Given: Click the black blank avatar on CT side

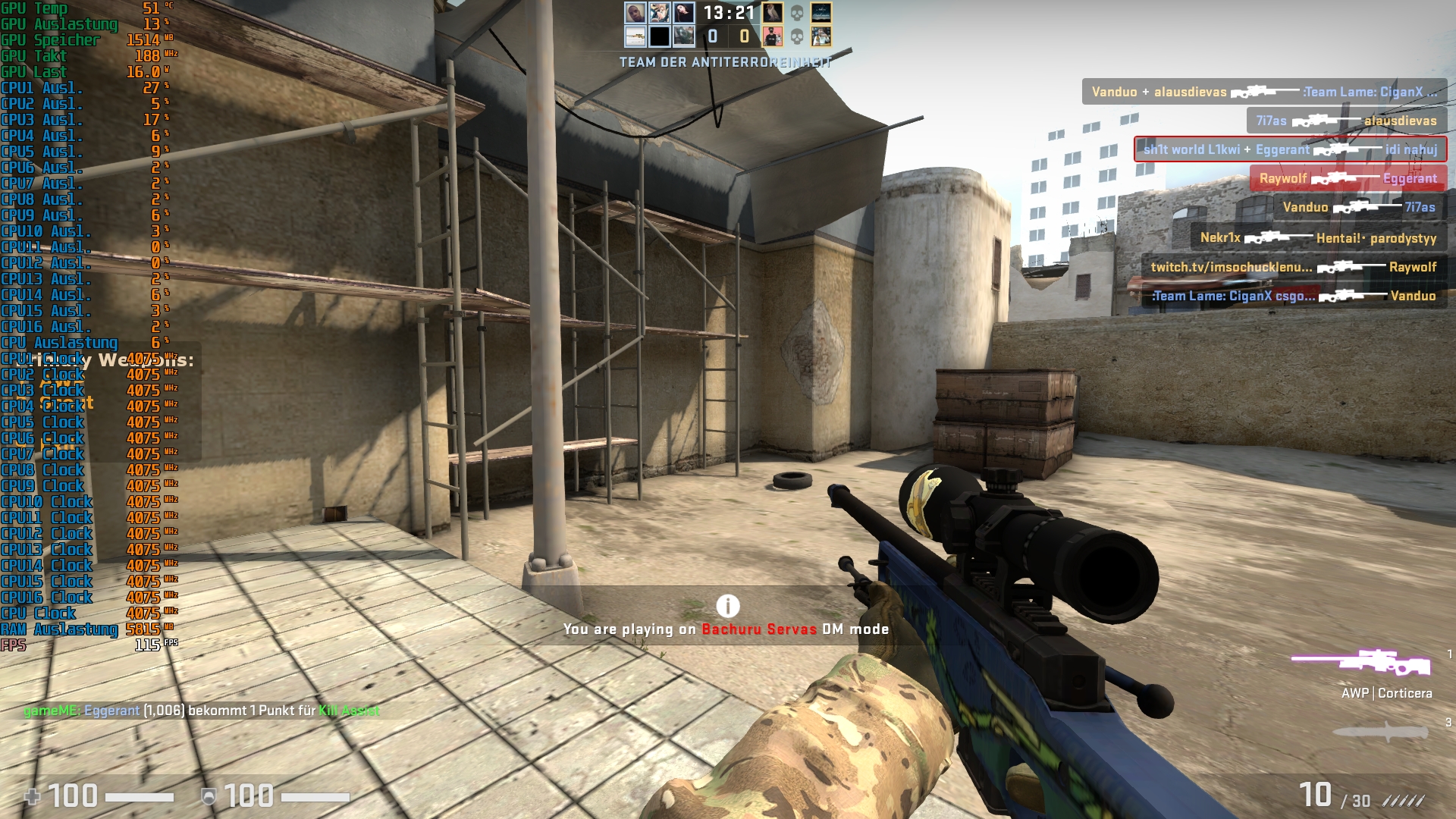Looking at the screenshot, I should pyautogui.click(x=659, y=35).
